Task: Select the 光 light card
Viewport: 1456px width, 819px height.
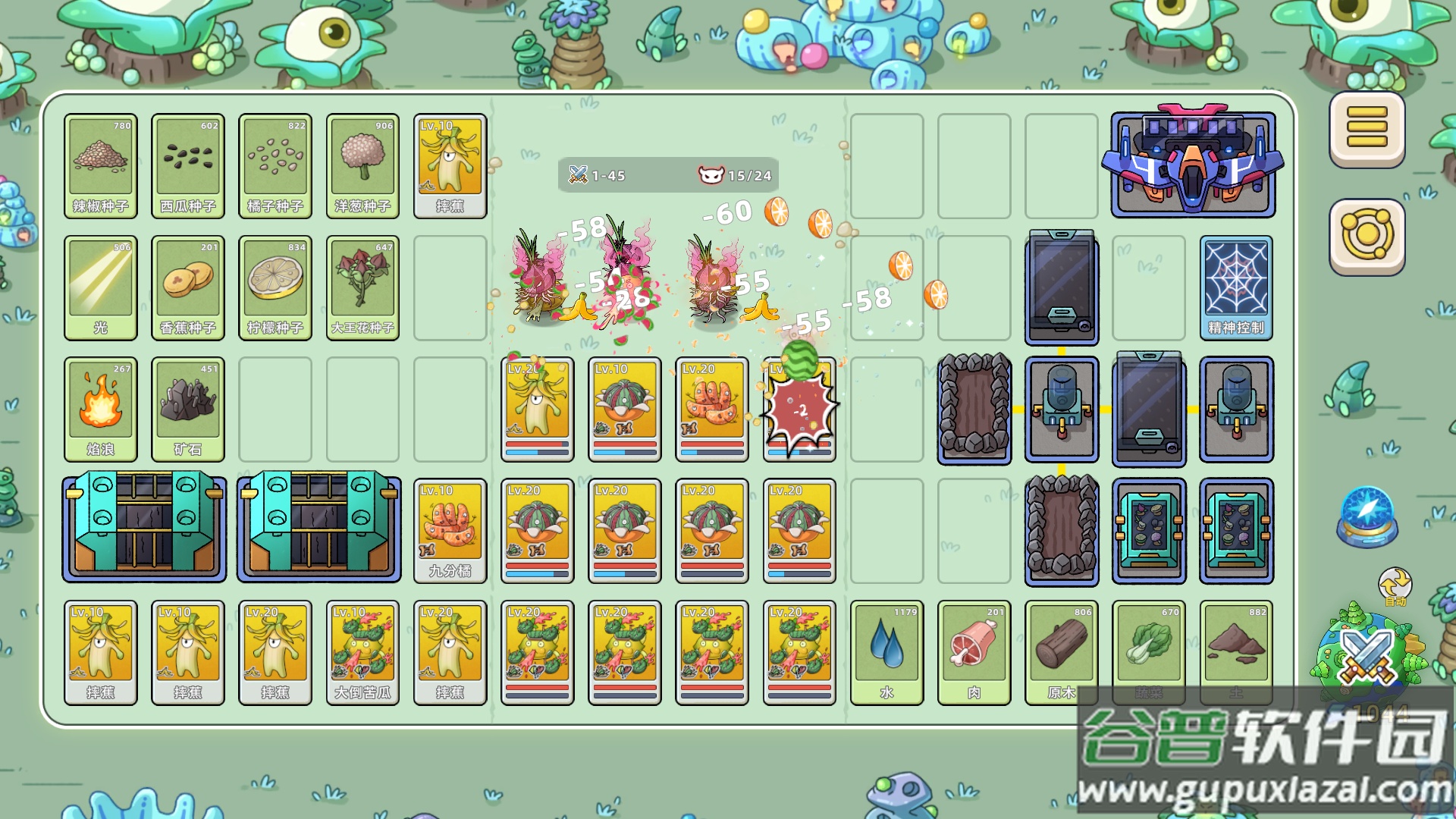Action: [101, 288]
